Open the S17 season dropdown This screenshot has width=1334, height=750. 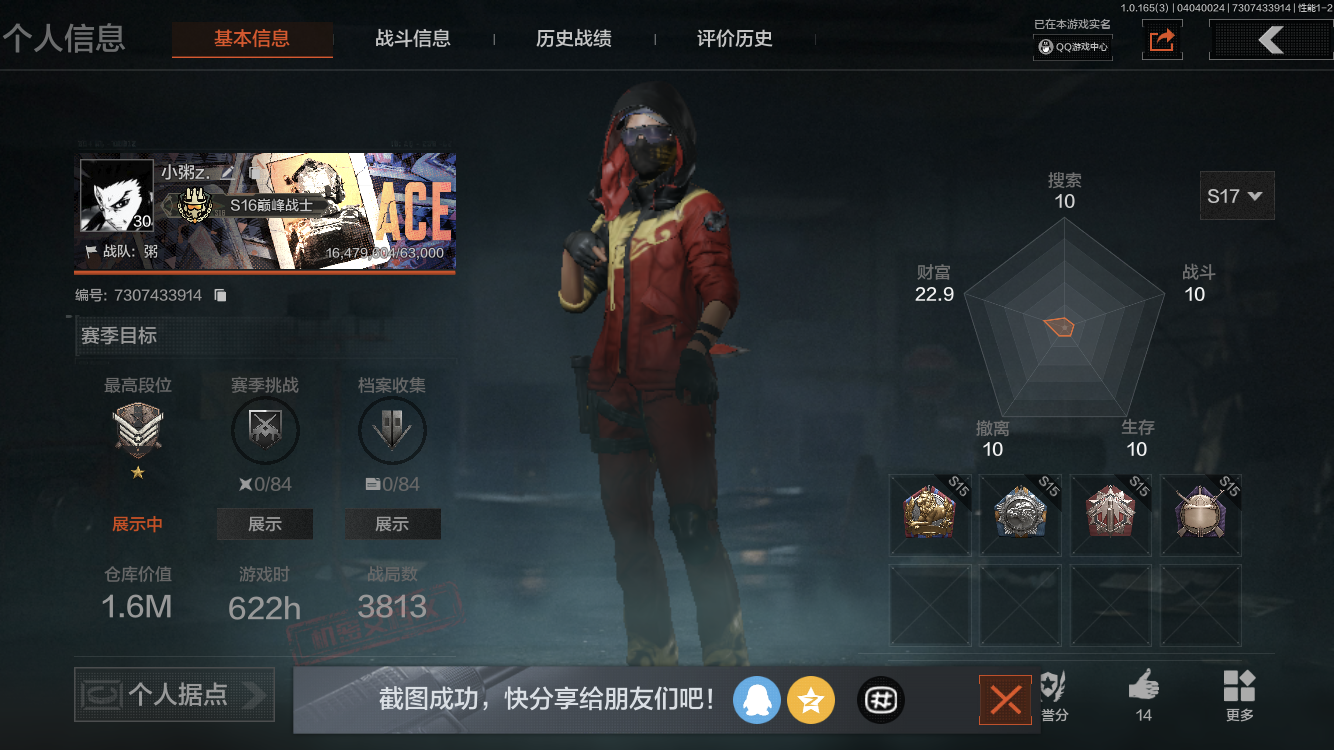pos(1237,196)
